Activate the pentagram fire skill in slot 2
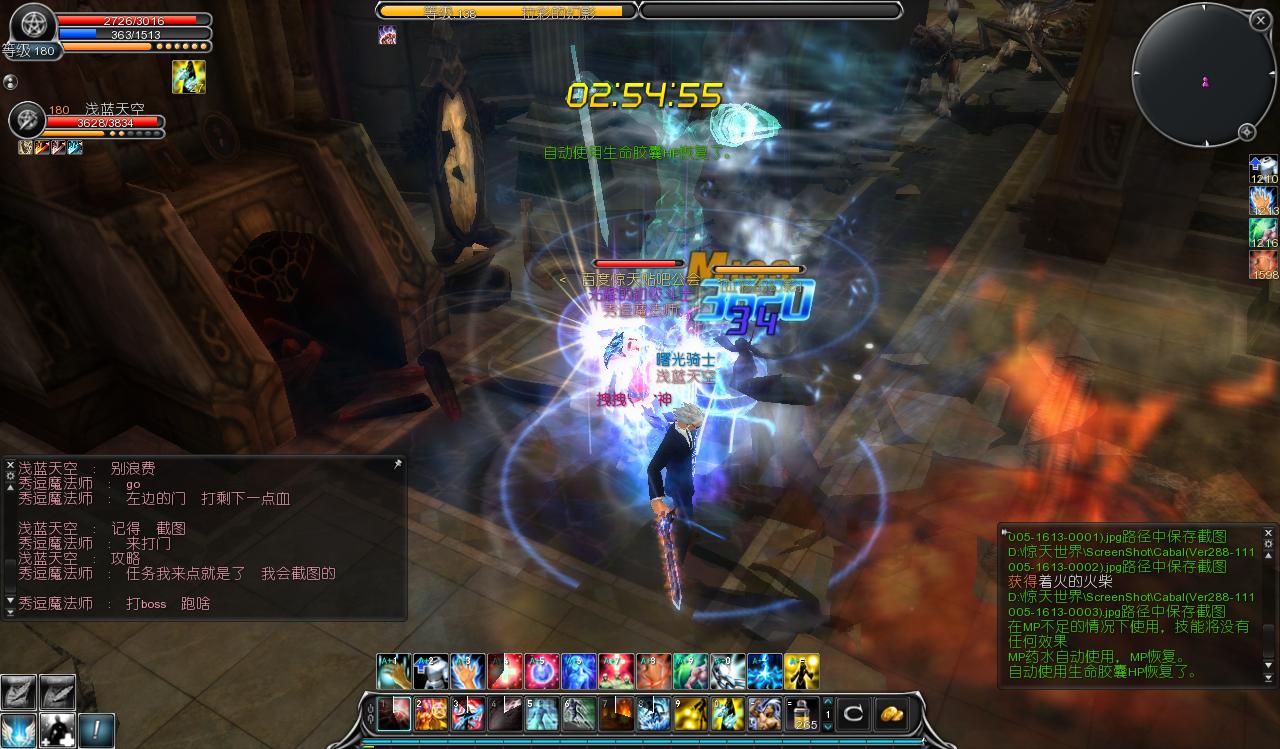1280x749 pixels. pyautogui.click(x=432, y=714)
